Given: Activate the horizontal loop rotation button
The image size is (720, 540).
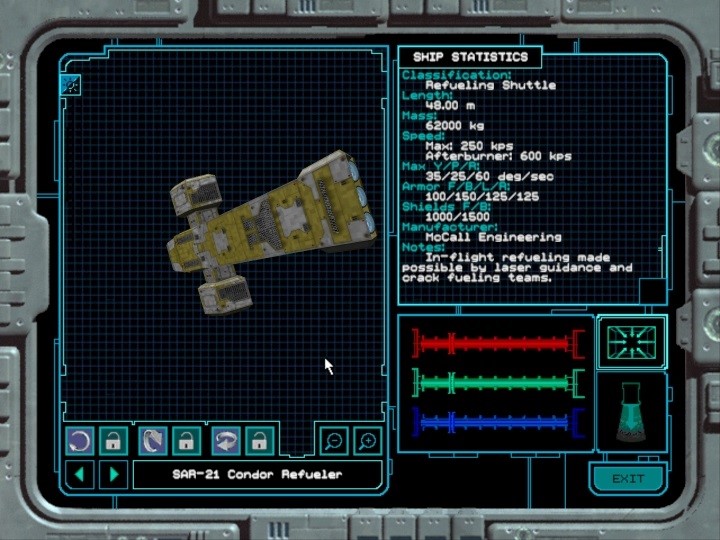Looking at the screenshot, I should tap(226, 440).
